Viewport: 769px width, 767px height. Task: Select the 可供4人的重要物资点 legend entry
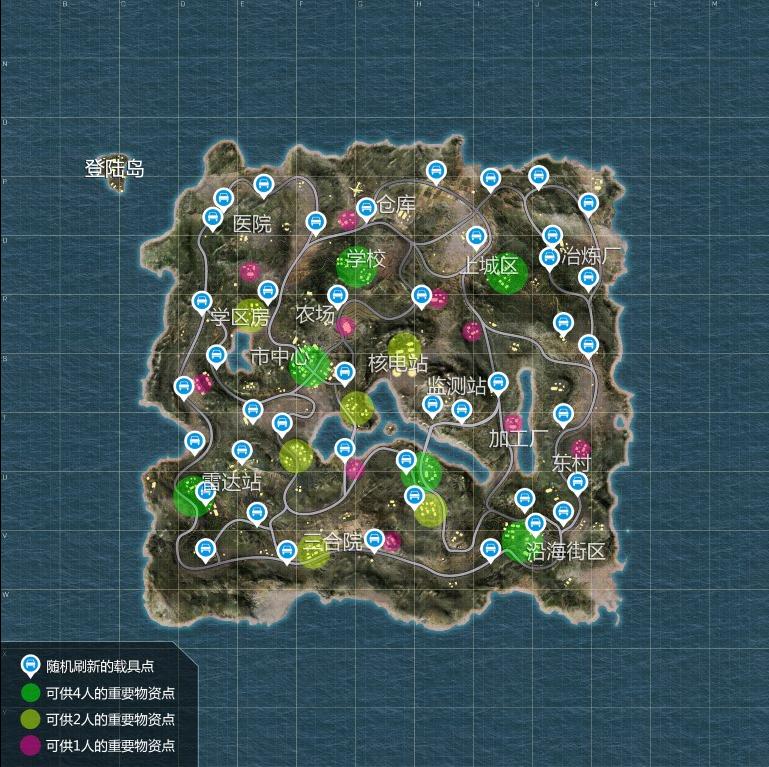tap(110, 693)
